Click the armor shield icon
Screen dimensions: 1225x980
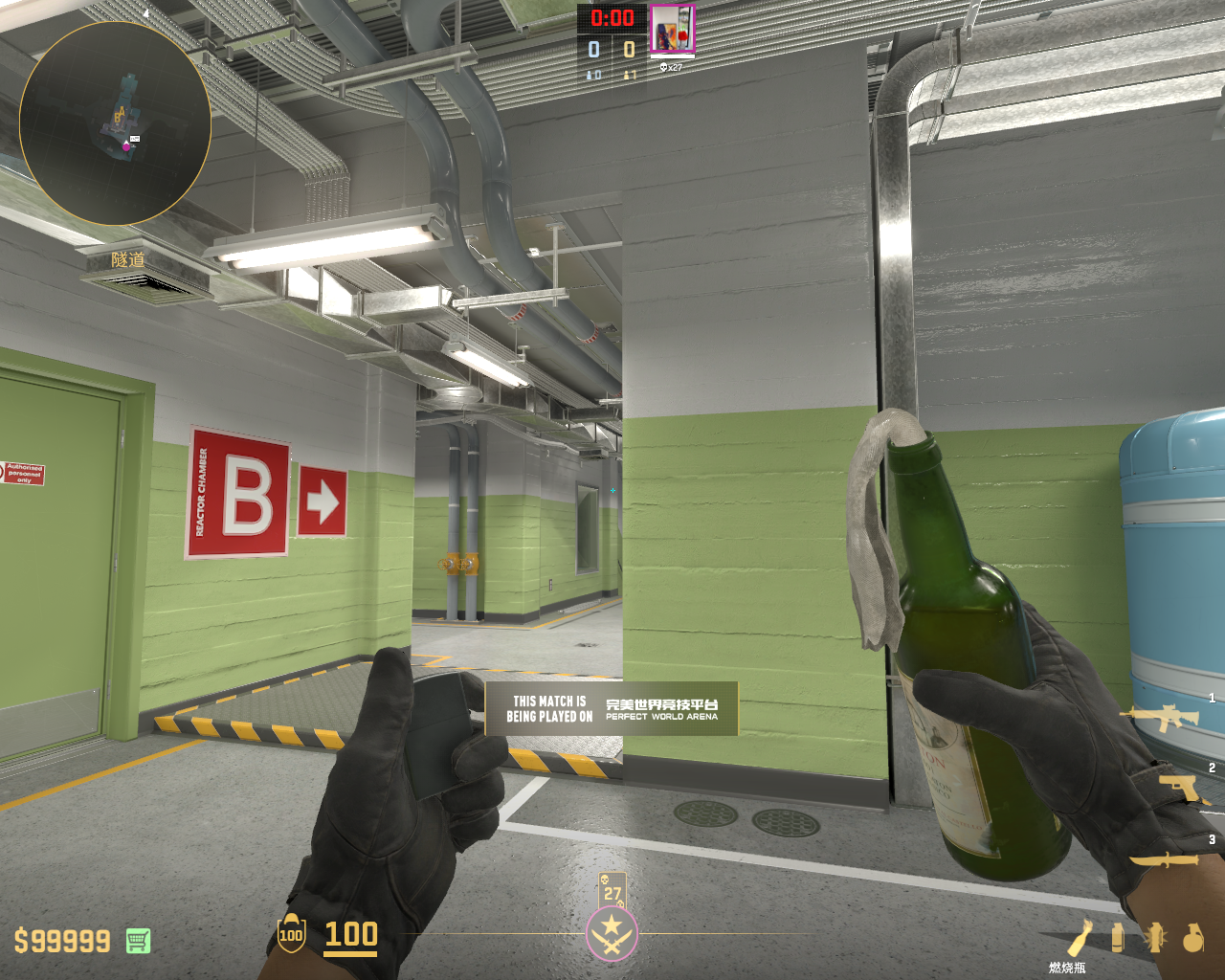291,934
